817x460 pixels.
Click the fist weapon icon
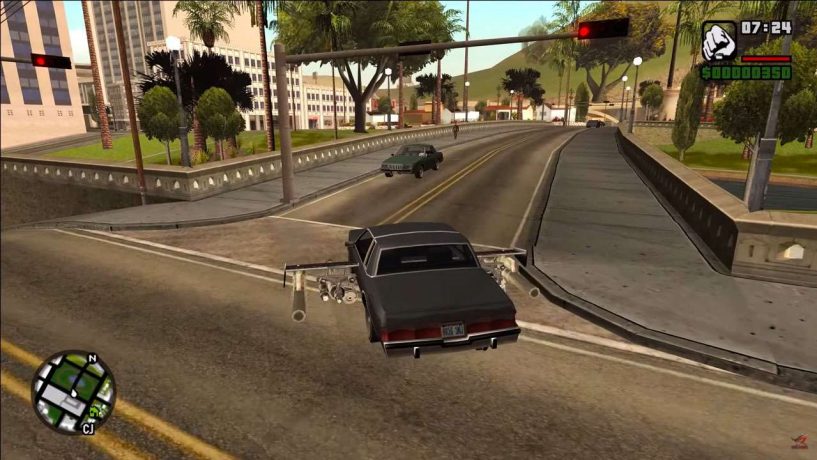719,41
